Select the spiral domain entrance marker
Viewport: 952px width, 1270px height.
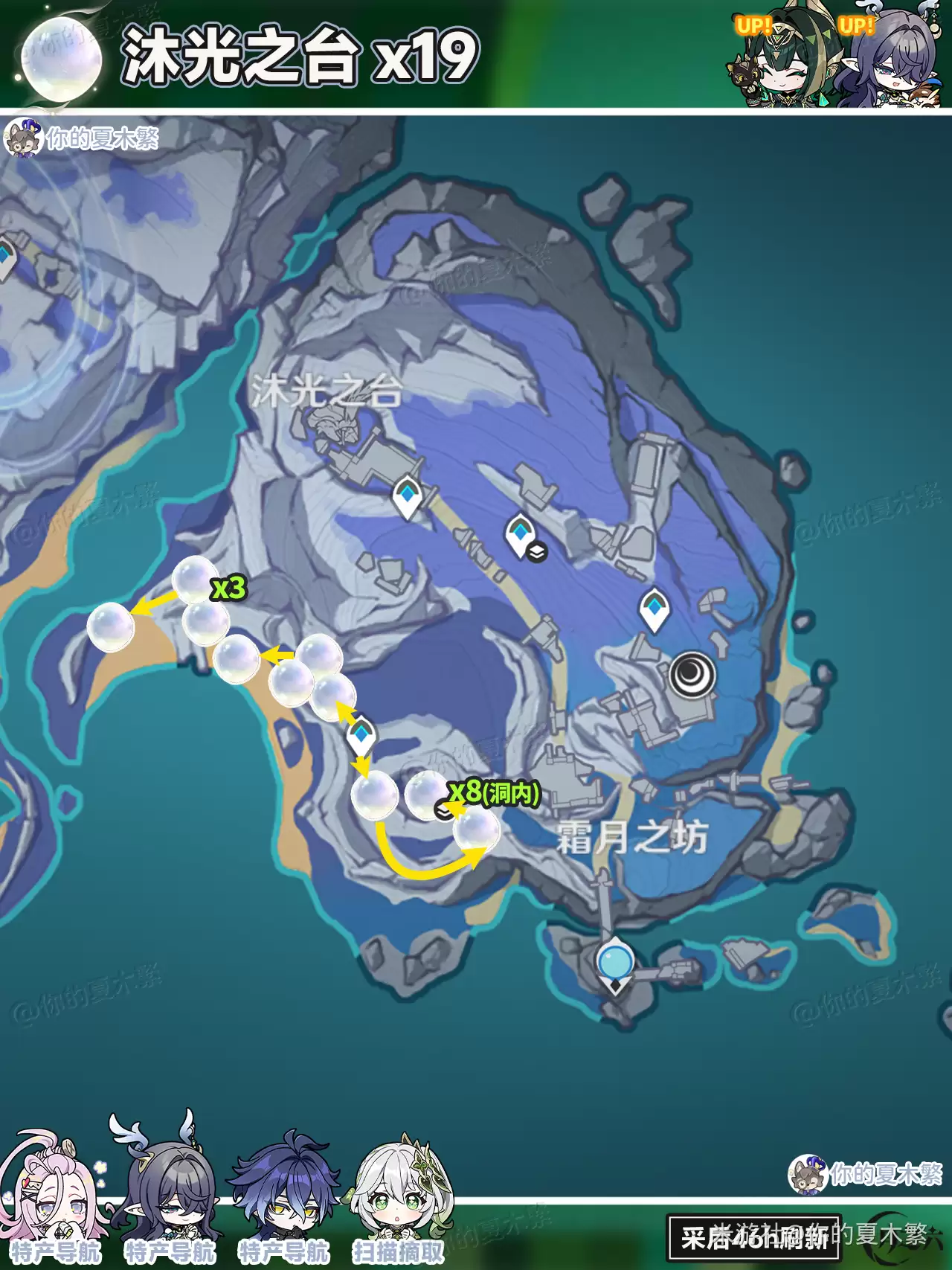pyautogui.click(x=692, y=675)
